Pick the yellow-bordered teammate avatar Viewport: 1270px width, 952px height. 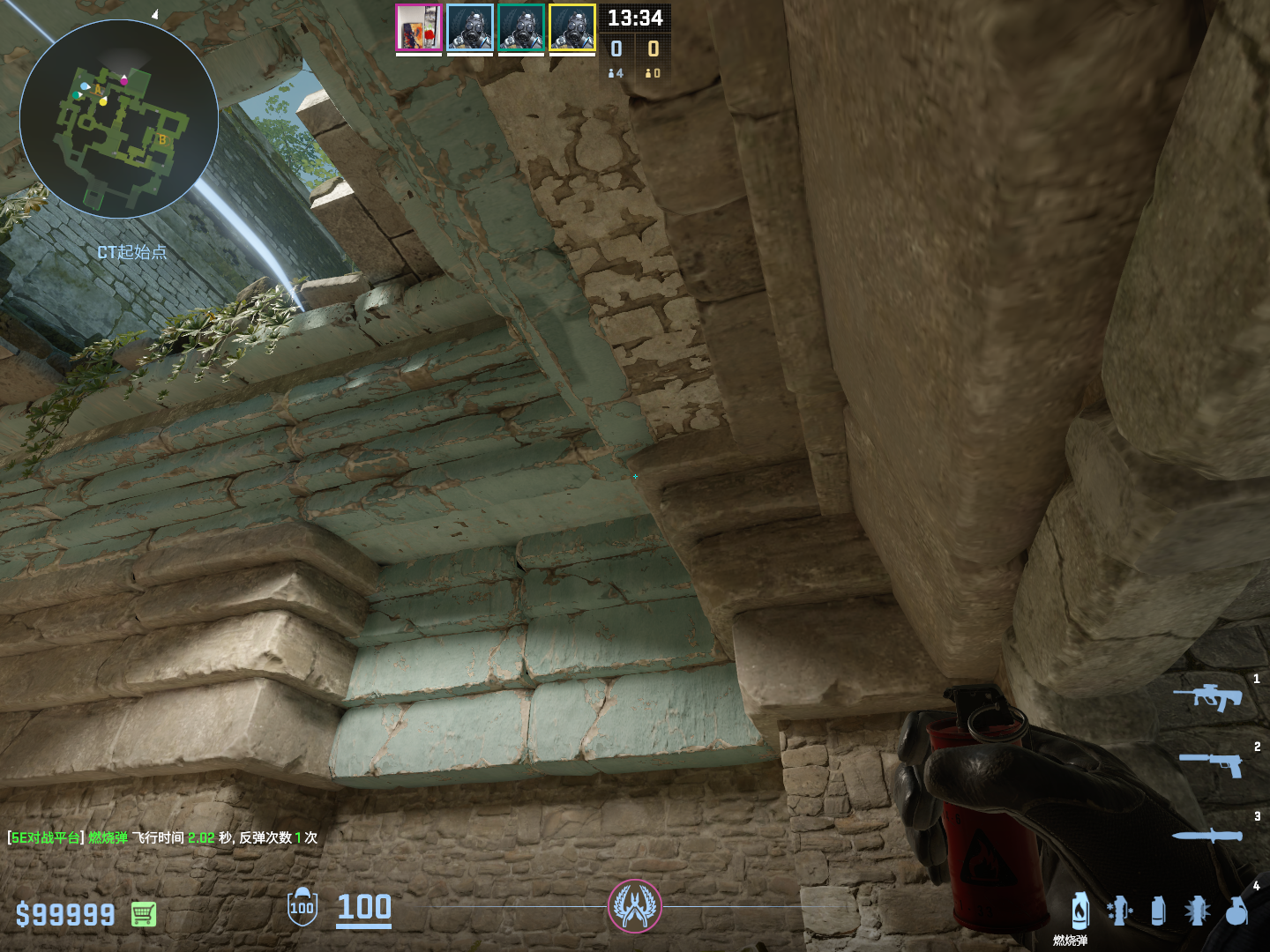click(572, 28)
